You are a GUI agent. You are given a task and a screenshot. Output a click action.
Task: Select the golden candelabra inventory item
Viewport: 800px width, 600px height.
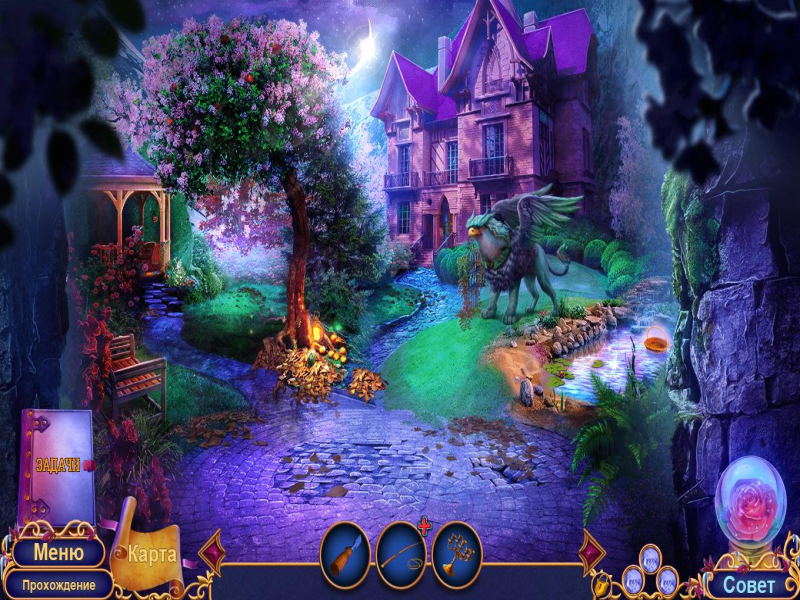click(457, 555)
